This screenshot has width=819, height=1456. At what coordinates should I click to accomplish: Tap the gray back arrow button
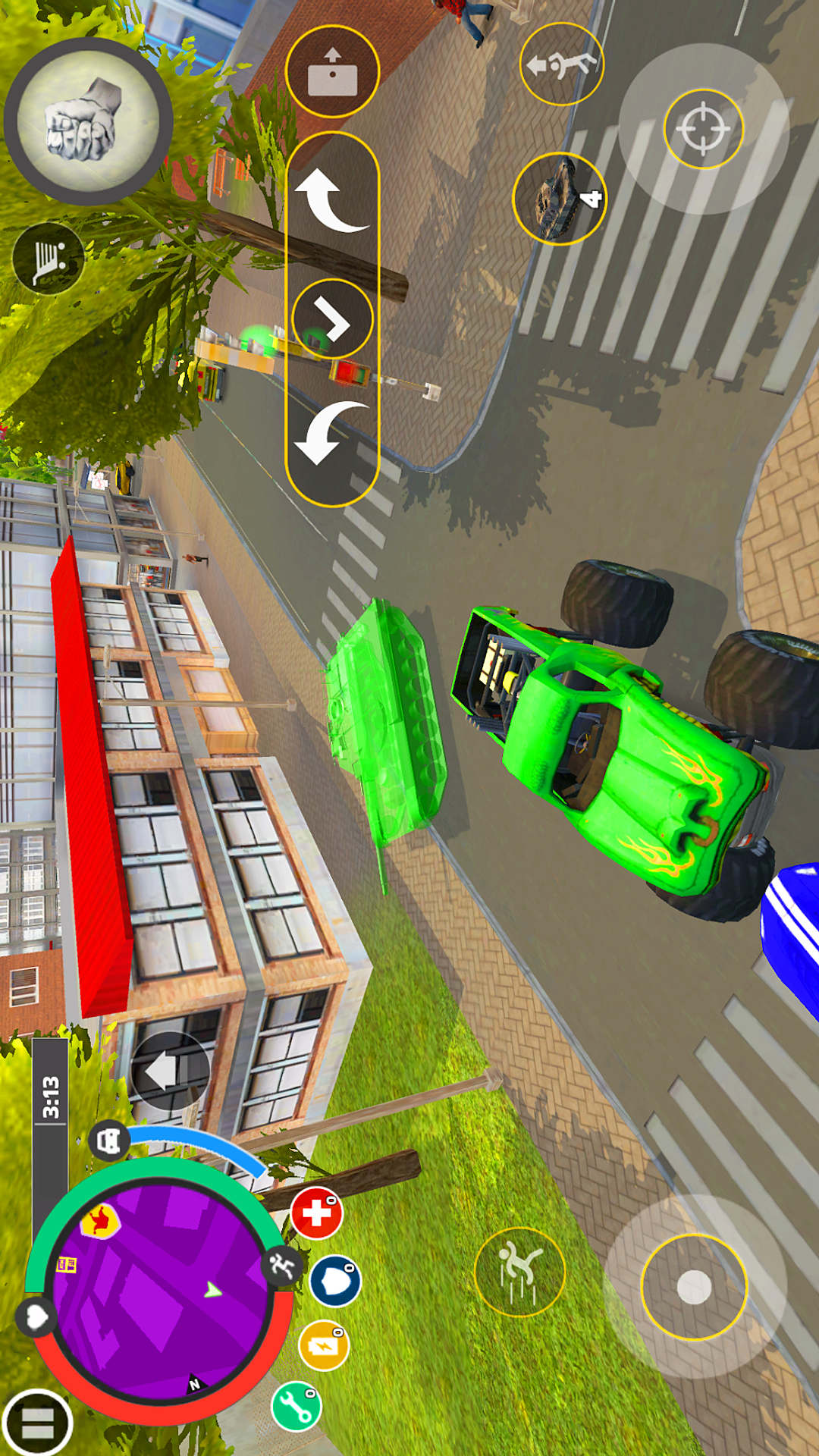(x=169, y=1072)
